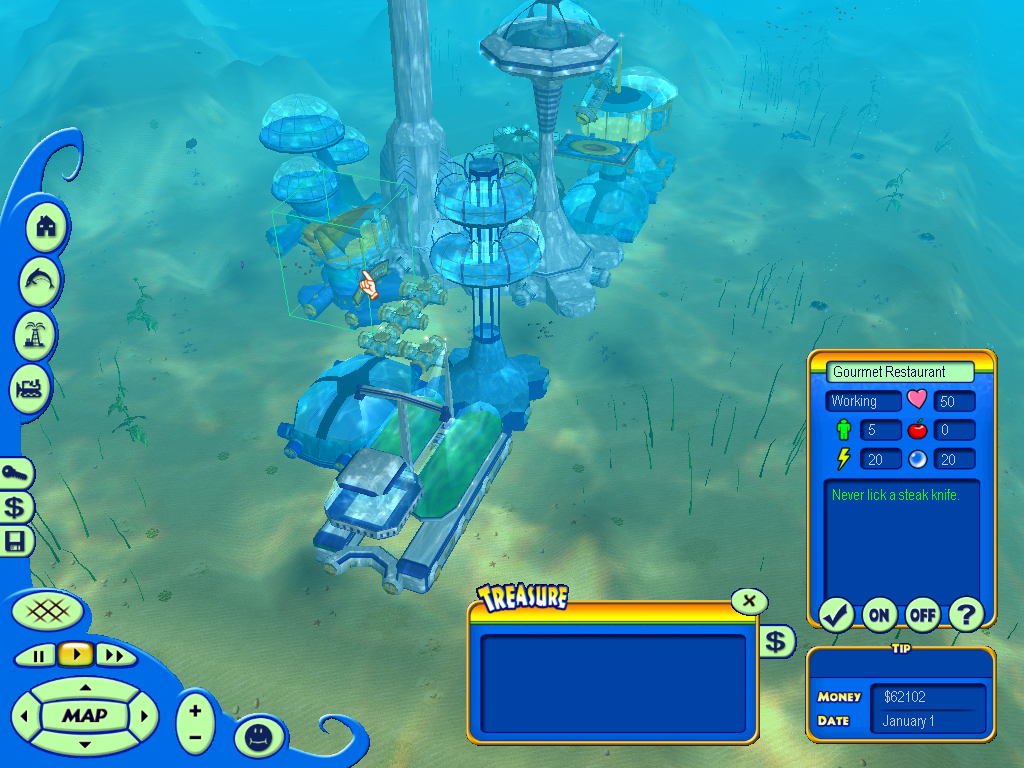This screenshot has height=768, width=1024.
Task: Pause the game
Action: 39,655
